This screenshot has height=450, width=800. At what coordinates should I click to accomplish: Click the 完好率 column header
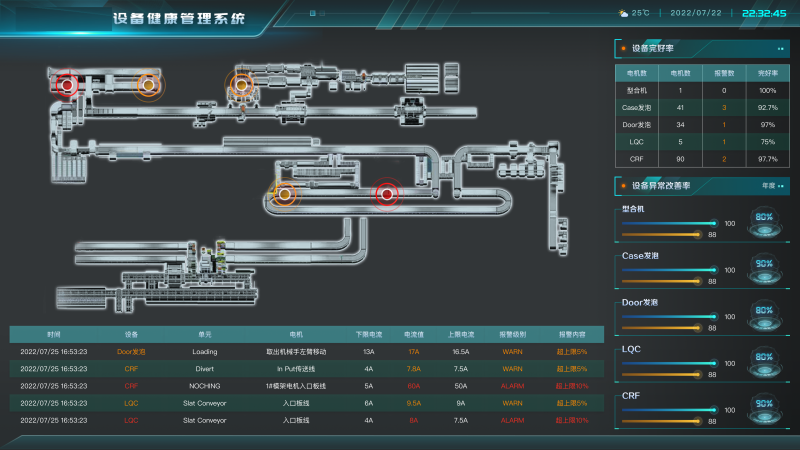767,73
